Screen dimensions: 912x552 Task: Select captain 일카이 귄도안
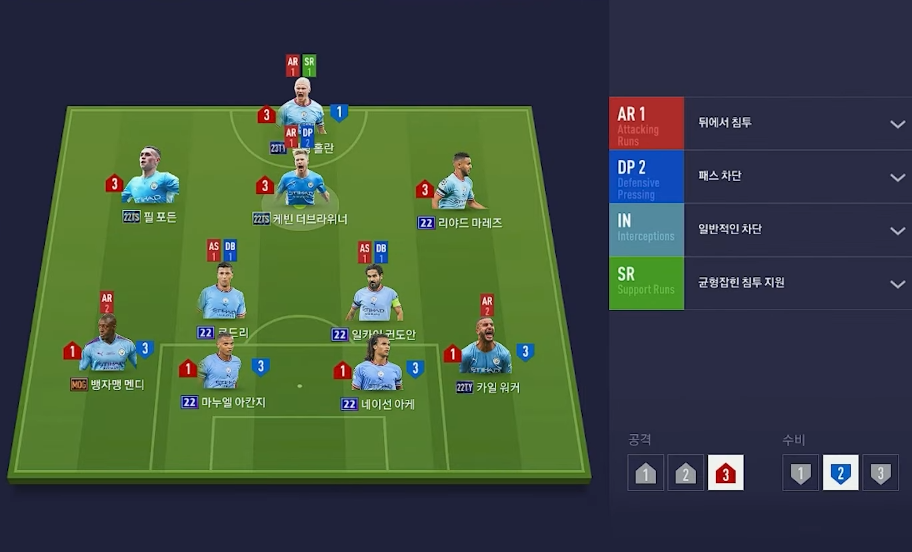tap(375, 297)
